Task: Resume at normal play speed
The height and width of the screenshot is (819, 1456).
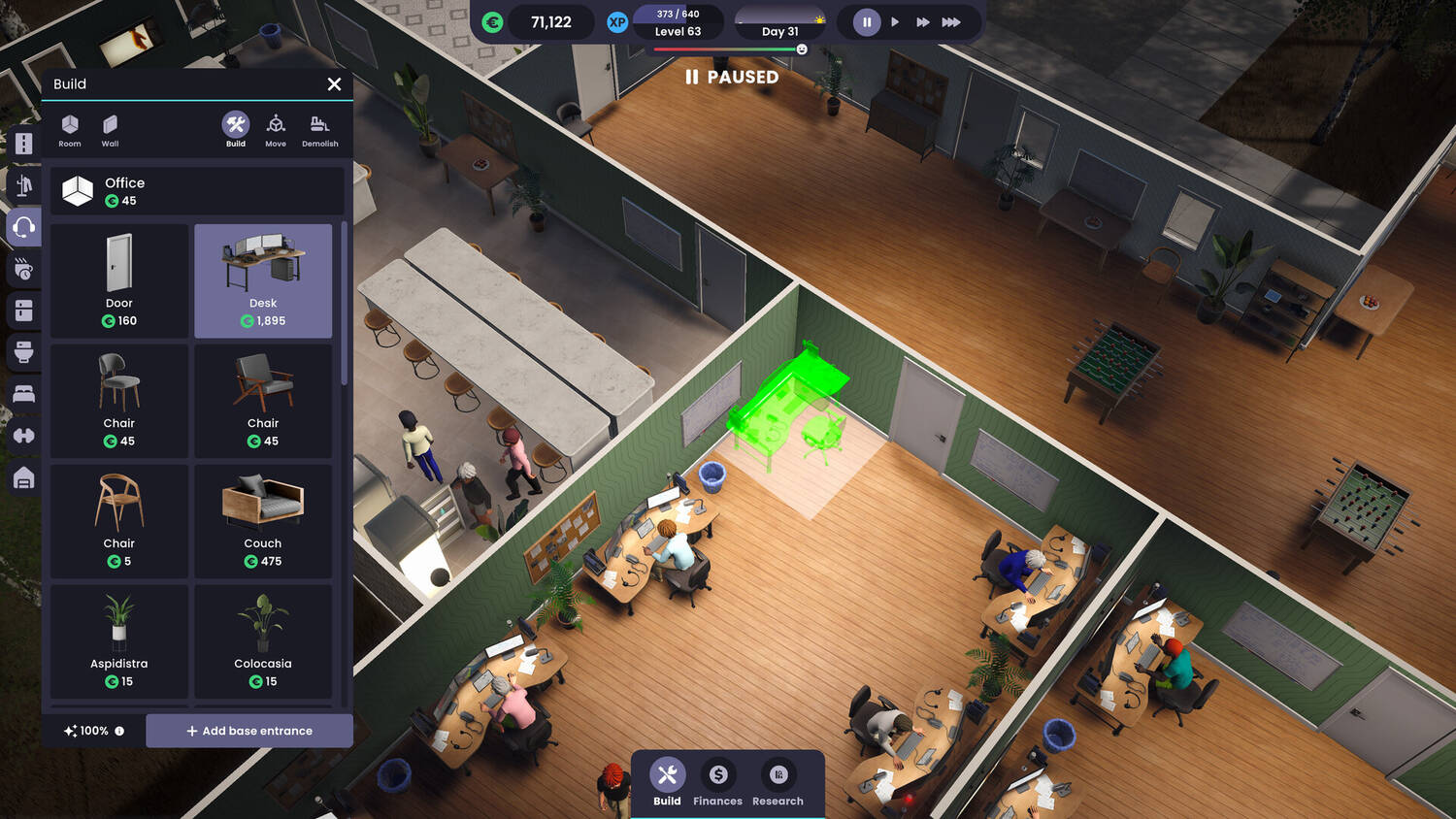Action: tap(895, 21)
